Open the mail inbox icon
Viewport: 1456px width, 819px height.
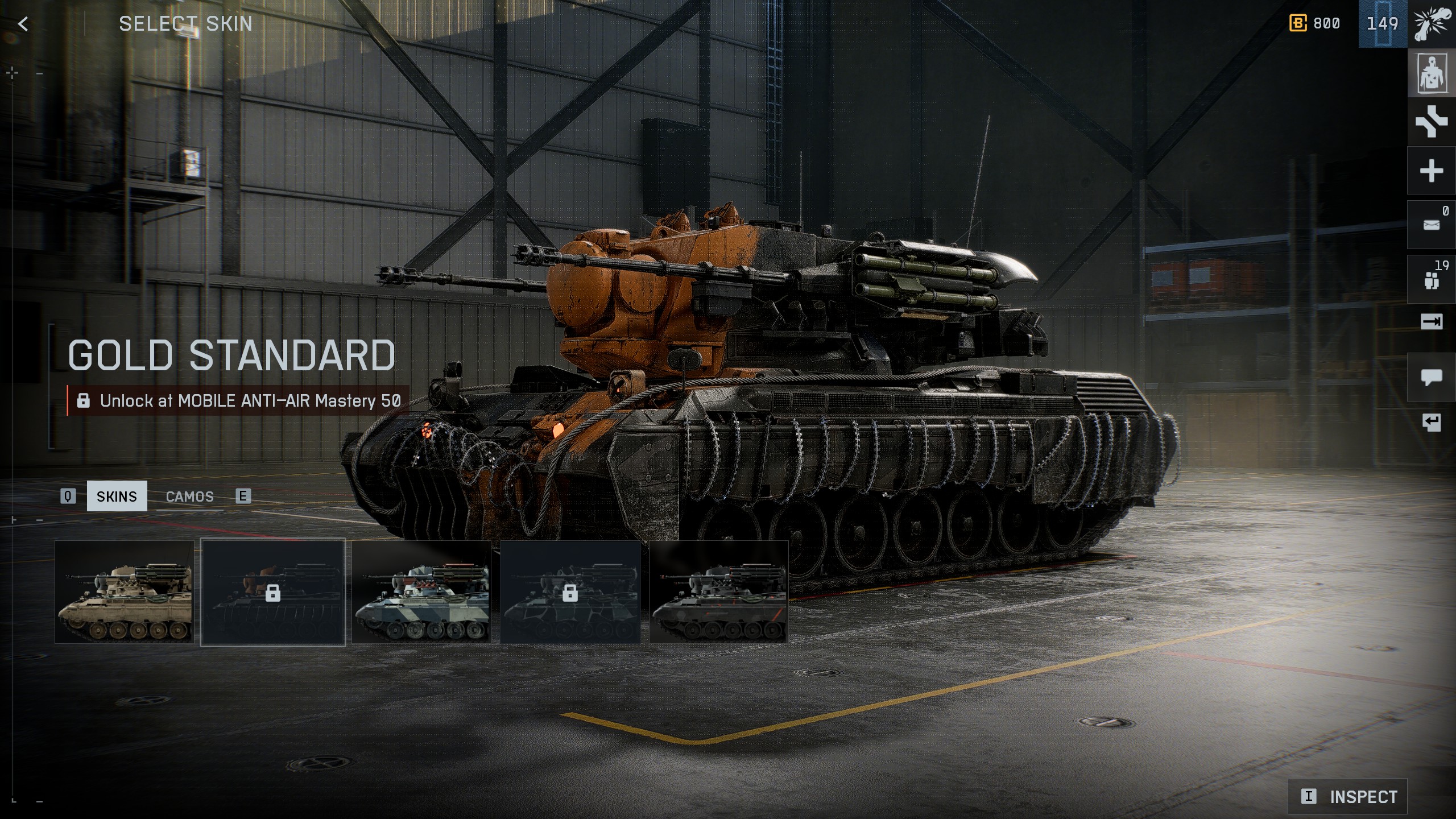pyautogui.click(x=1432, y=225)
